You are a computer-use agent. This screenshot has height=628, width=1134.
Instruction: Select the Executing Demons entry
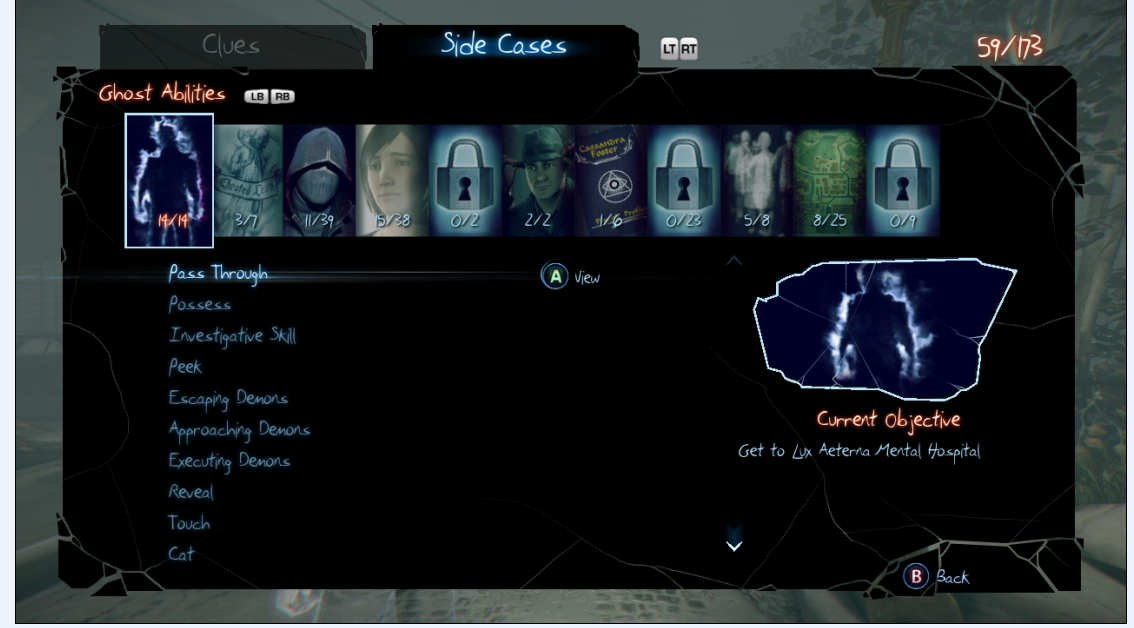[229, 461]
